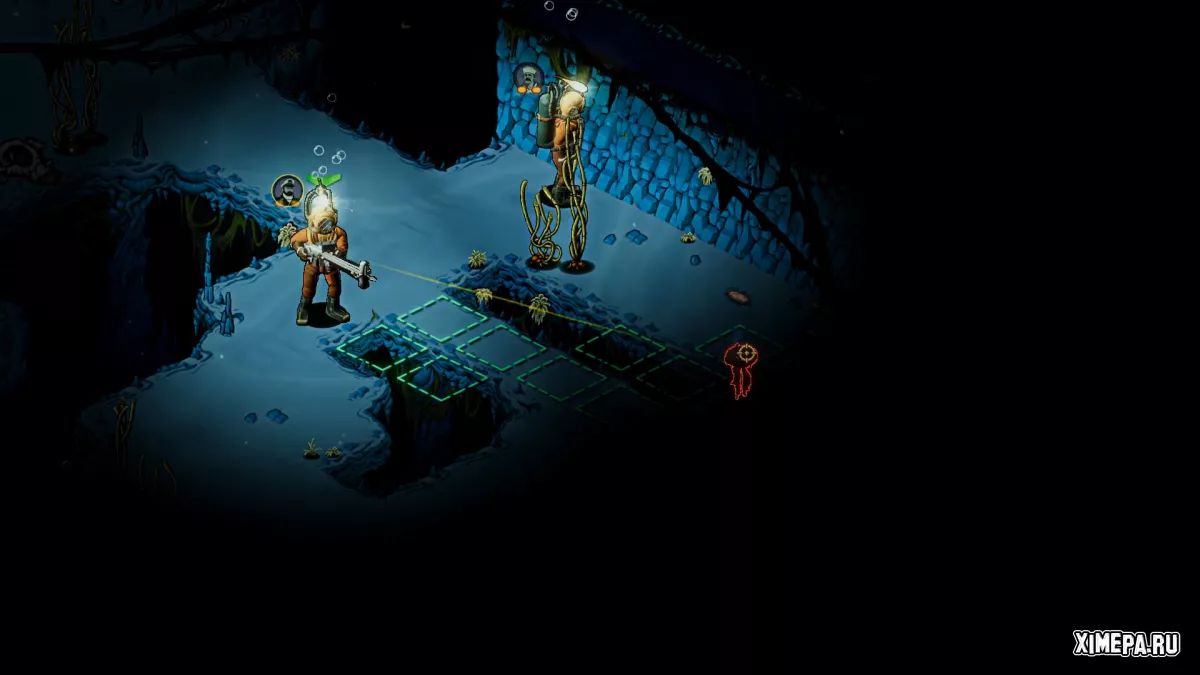
Task: Open the XIMEPA.RU watermark link
Action: coord(1126,643)
